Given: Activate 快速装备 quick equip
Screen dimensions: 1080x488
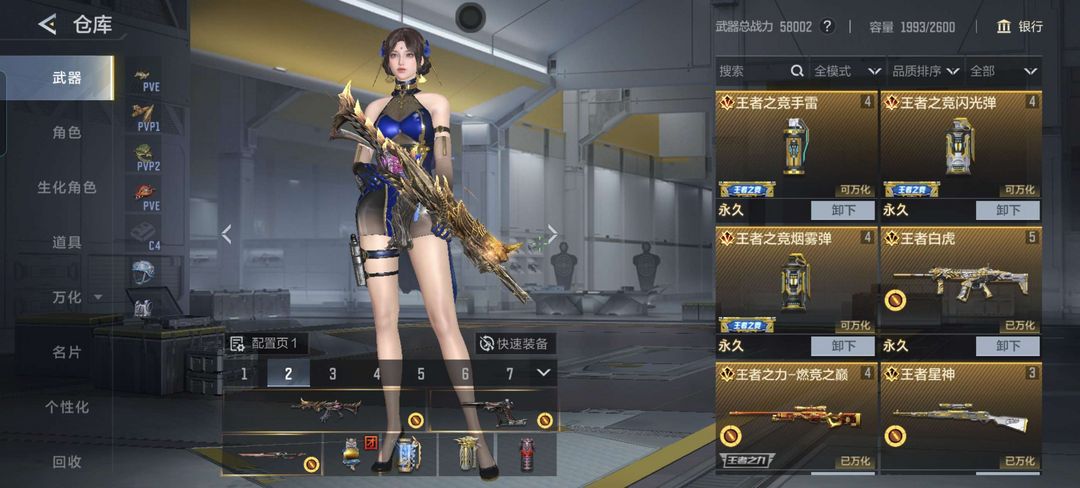Looking at the screenshot, I should tap(514, 343).
